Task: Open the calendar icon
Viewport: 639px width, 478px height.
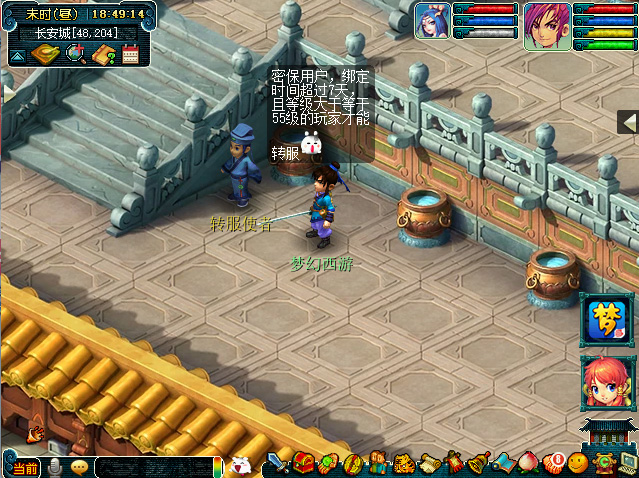Action: [x=131, y=53]
